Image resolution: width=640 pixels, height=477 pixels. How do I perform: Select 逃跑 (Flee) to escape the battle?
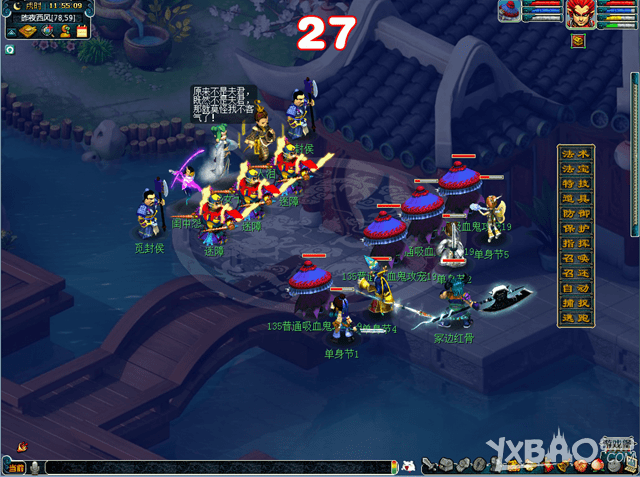(x=579, y=318)
